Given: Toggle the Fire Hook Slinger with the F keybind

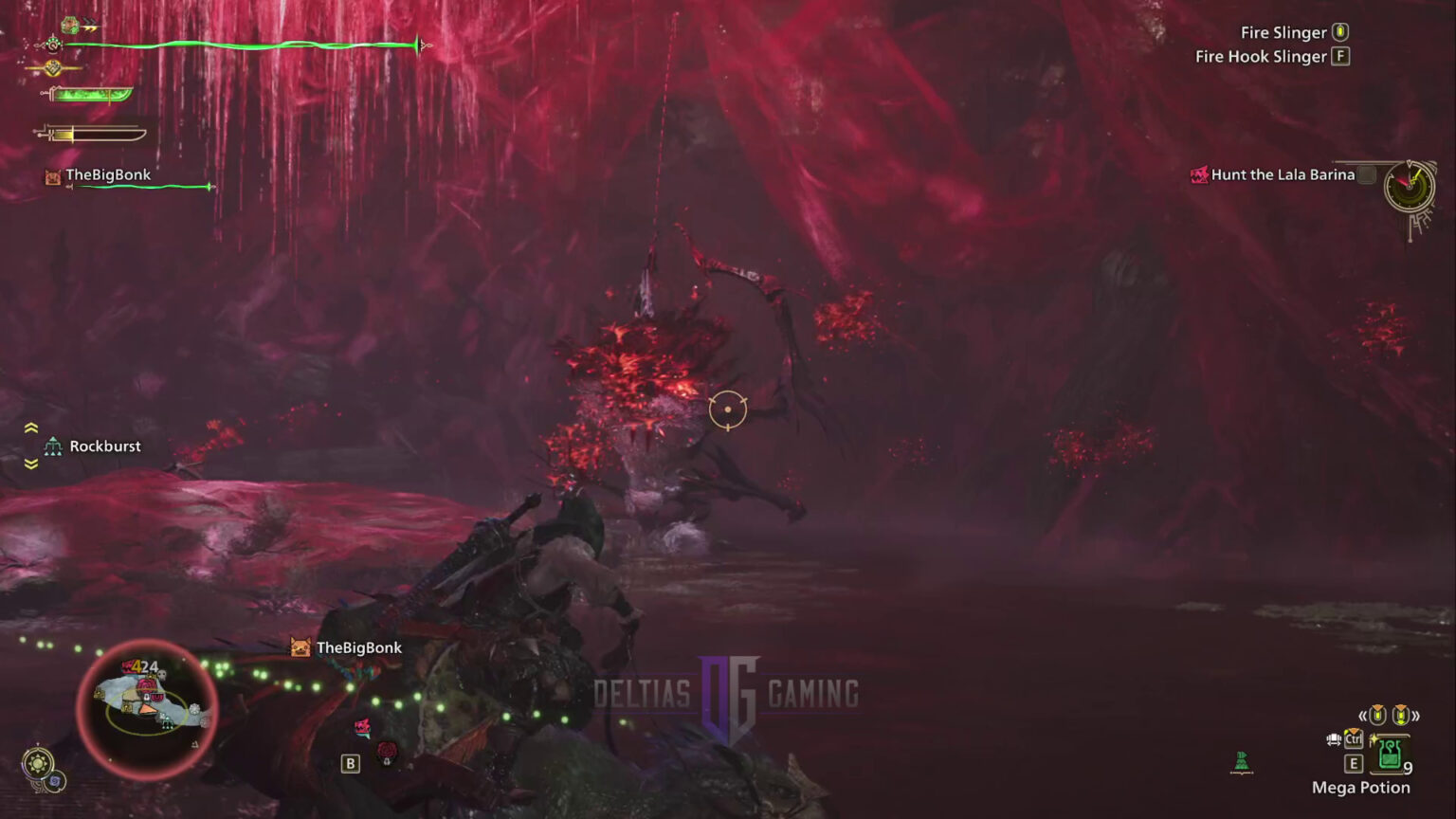Looking at the screenshot, I should point(1339,56).
